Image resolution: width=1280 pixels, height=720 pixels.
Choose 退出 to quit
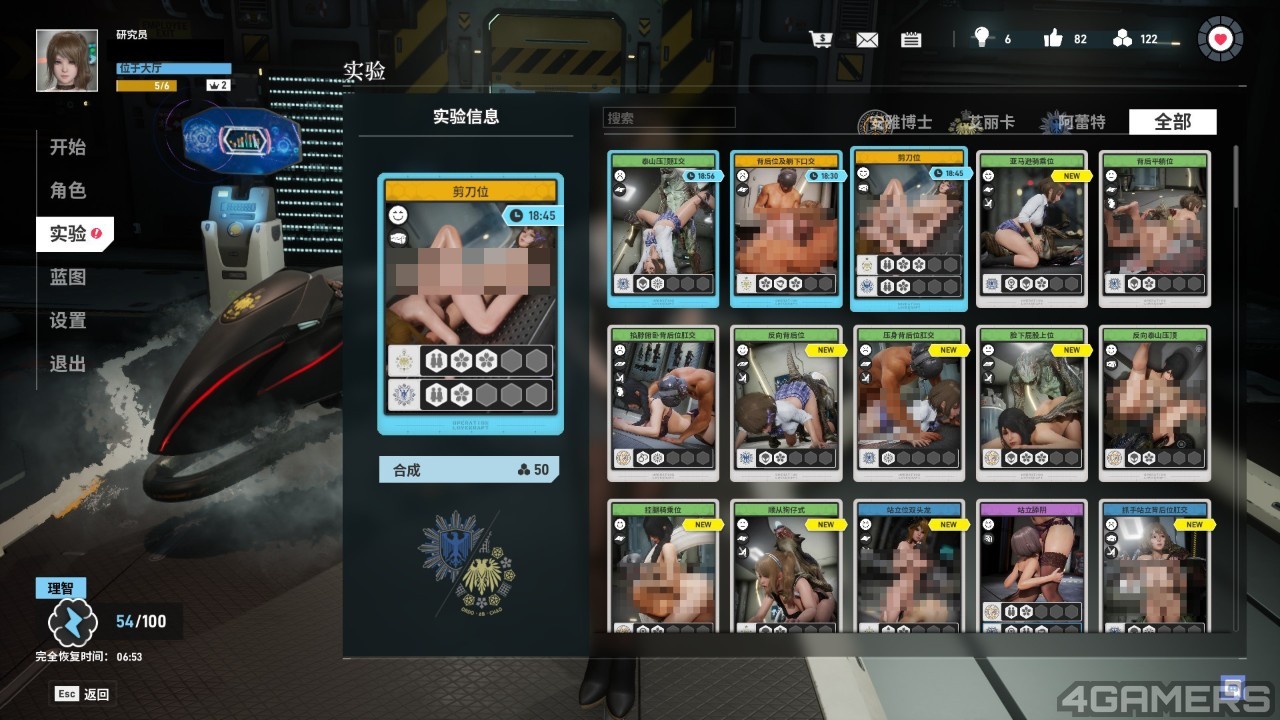[68, 364]
